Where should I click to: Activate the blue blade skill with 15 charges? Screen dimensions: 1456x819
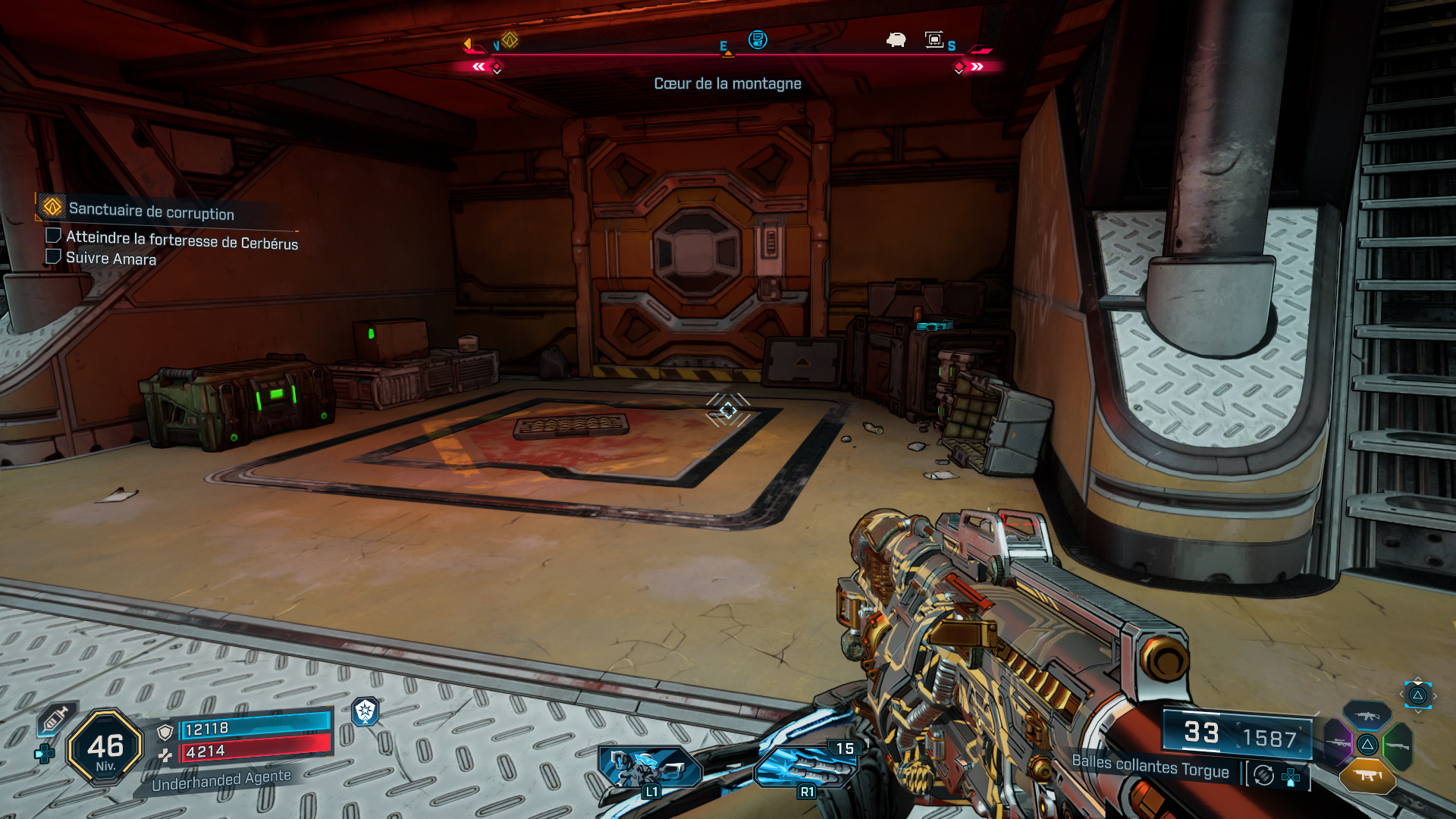805,767
